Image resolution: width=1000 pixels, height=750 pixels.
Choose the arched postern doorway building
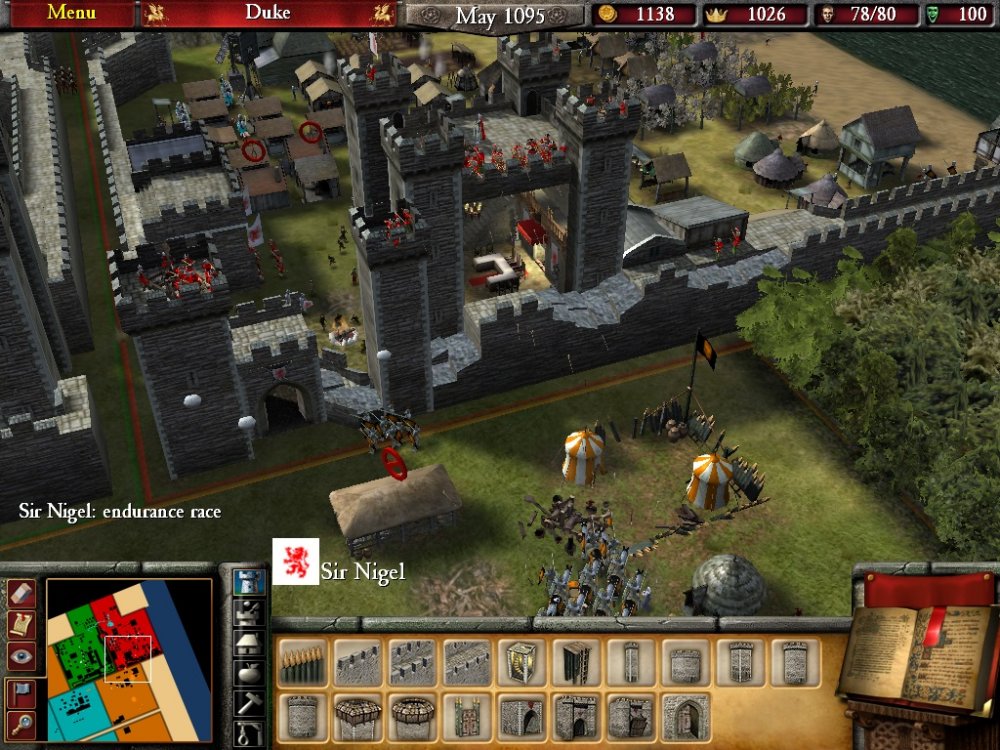coord(685,717)
